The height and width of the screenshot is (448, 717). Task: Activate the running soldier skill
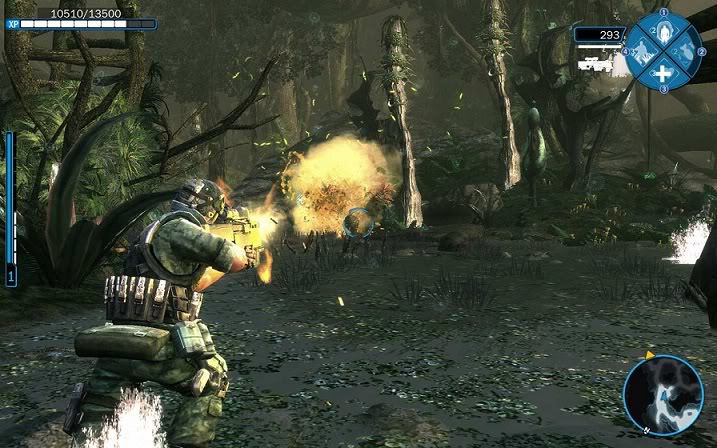(641, 51)
